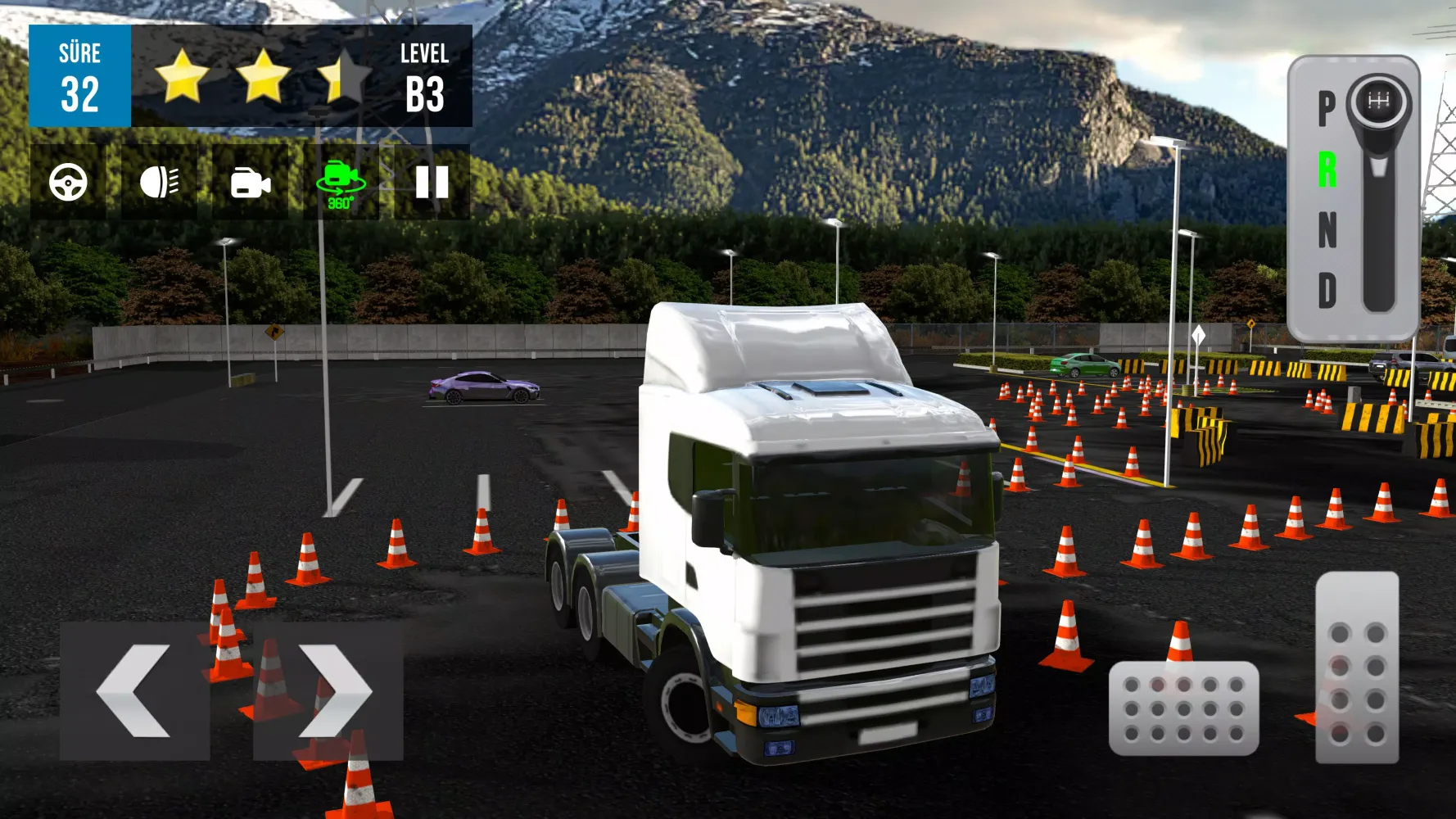Pause the game

(432, 182)
